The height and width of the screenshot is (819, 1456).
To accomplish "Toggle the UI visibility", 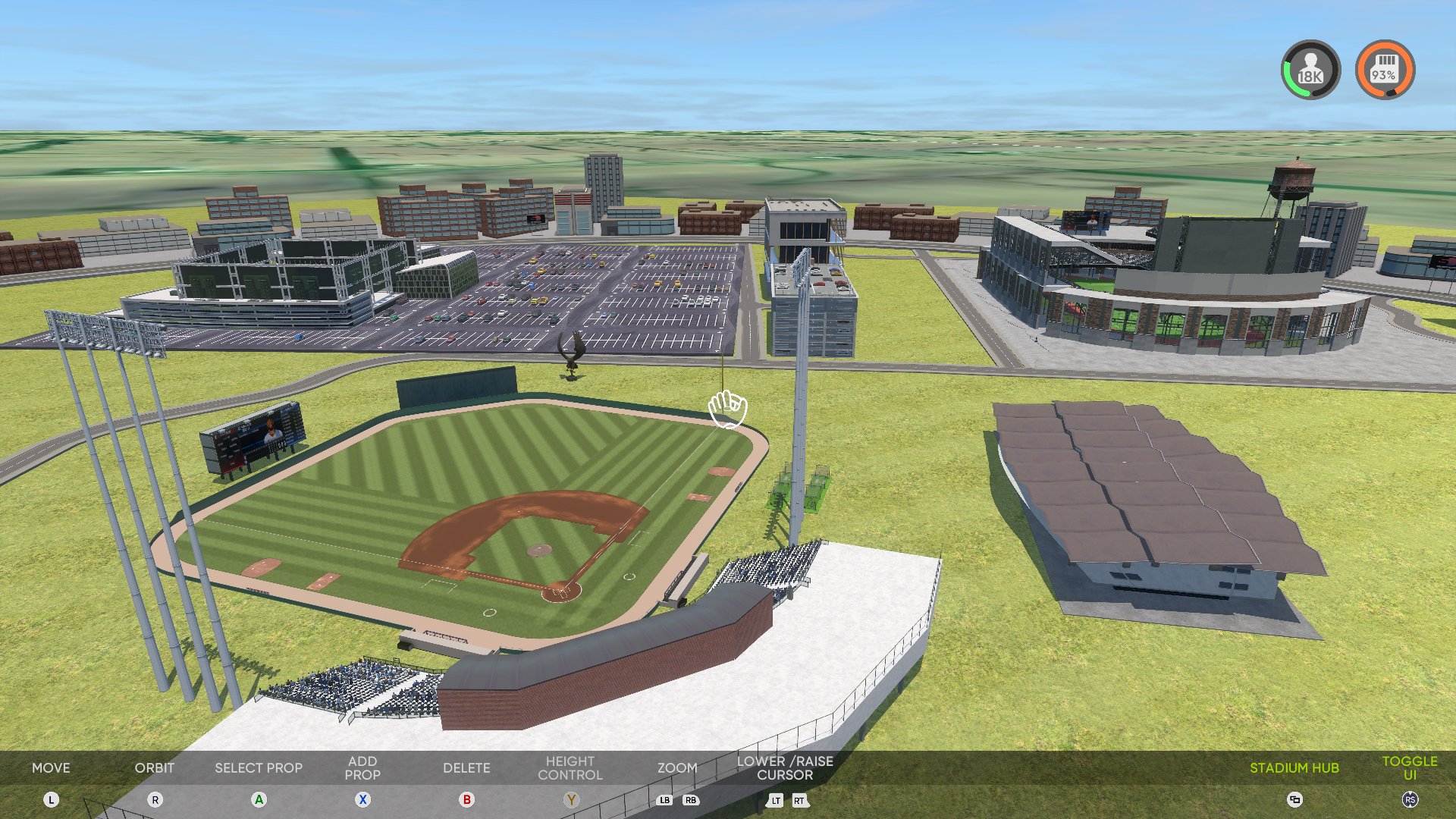I will (1412, 767).
